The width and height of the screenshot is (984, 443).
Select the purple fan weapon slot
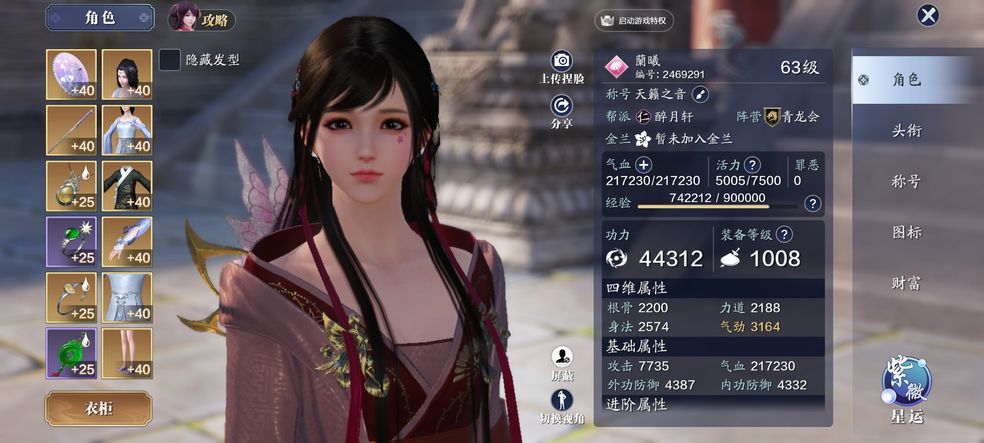click(x=71, y=74)
